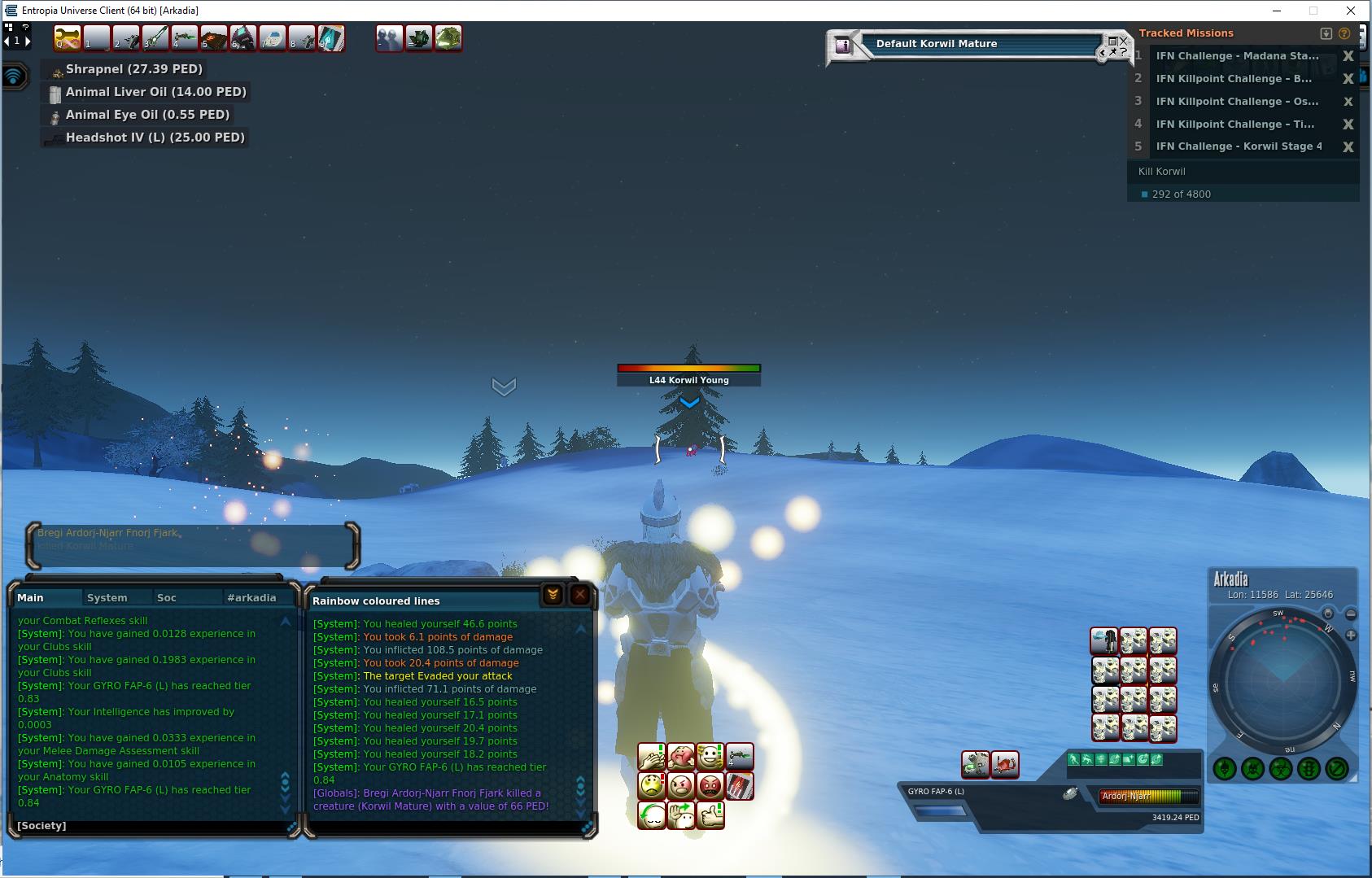Viewport: 1372px width, 878px height.
Task: Activate the angry red face emote
Action: [x=710, y=786]
